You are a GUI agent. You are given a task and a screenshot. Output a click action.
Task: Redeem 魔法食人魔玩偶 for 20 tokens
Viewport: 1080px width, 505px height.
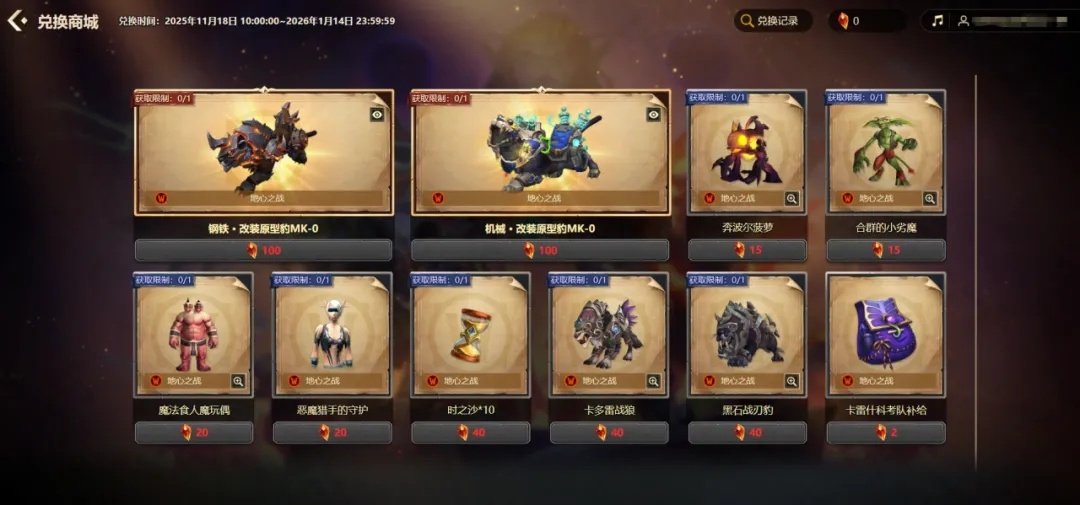[x=194, y=433]
